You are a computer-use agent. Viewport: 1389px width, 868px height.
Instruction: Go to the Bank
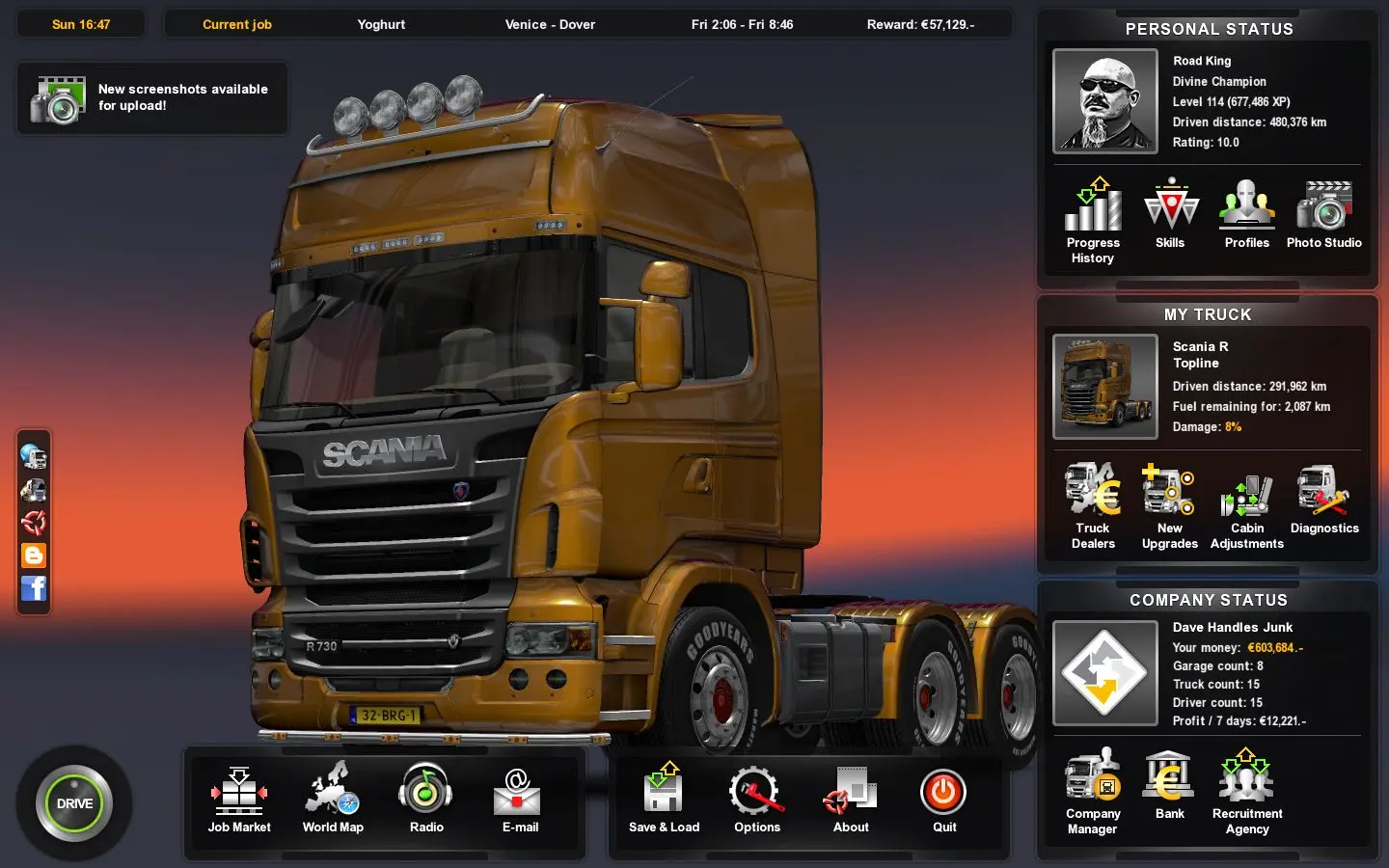(1170, 784)
